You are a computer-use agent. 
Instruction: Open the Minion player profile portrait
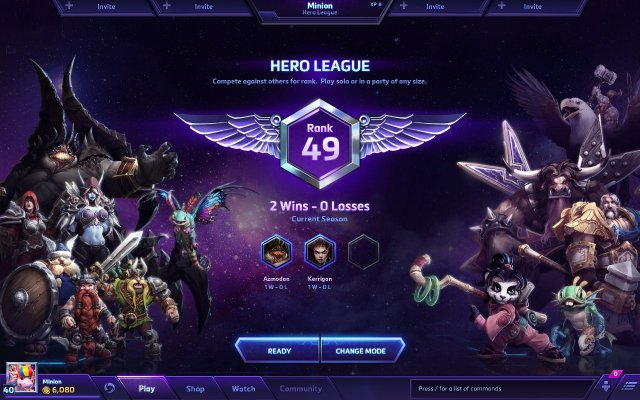pyautogui.click(x=22, y=377)
